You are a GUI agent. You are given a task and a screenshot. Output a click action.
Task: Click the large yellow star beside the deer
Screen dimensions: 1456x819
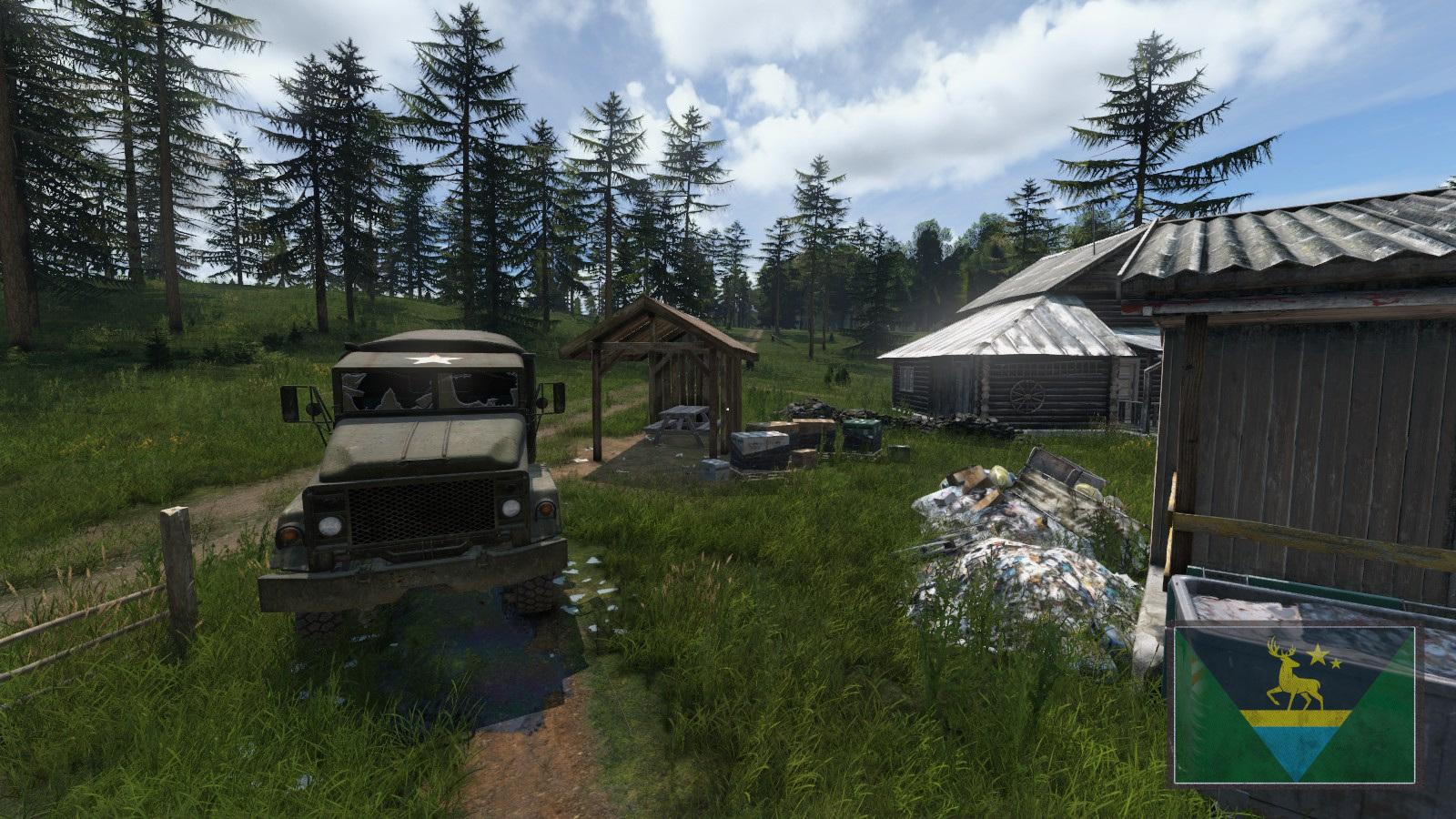tap(1319, 653)
